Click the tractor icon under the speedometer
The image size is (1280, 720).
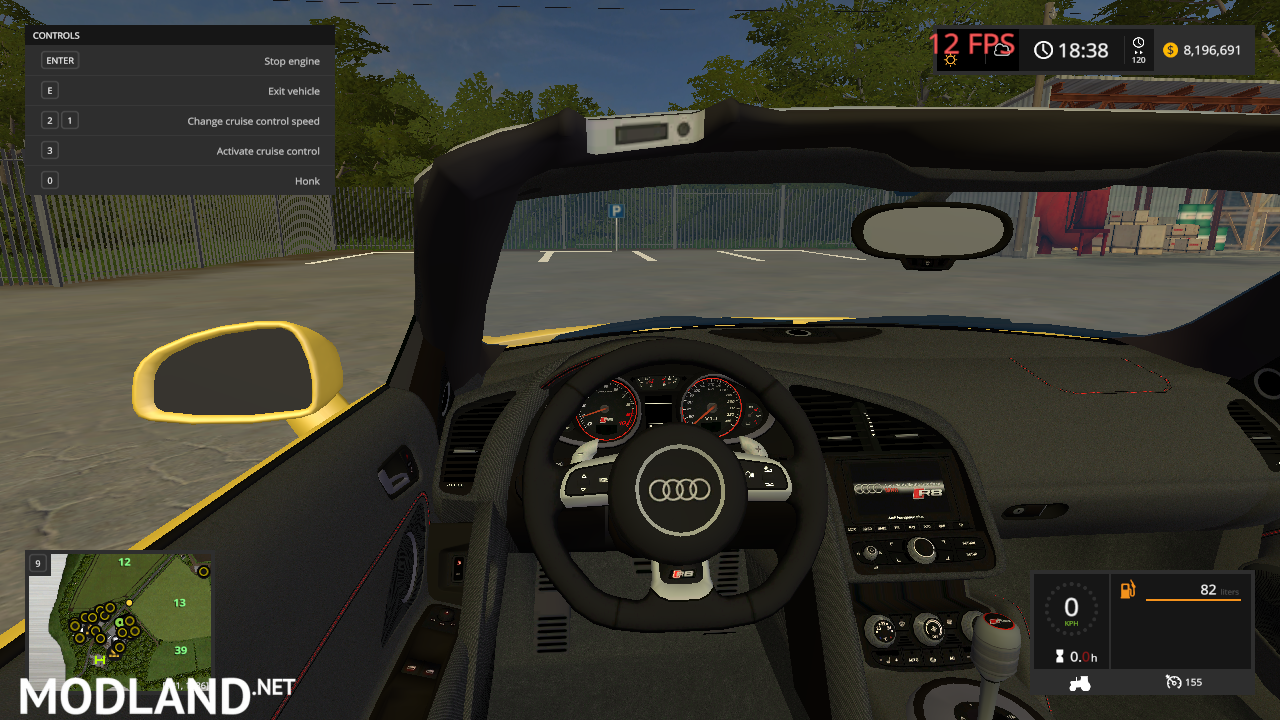1080,682
